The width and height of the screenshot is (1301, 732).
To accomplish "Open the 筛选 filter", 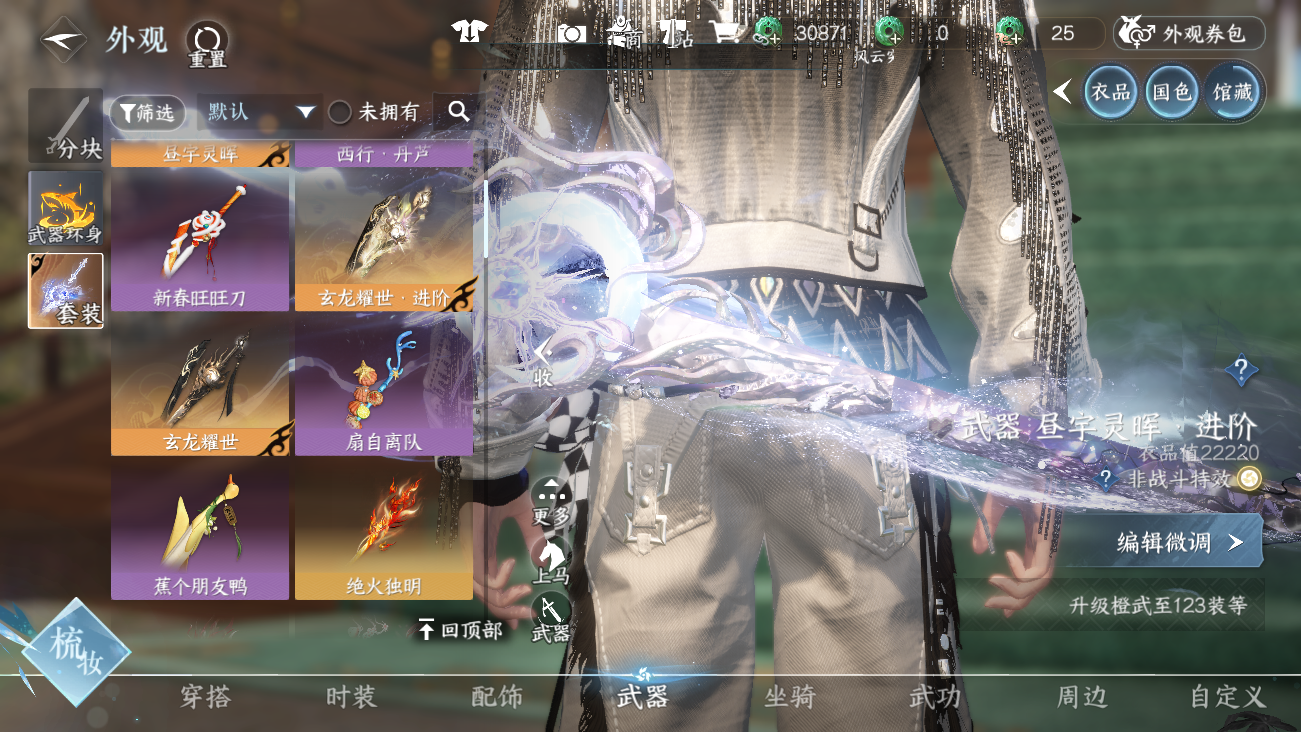I will (148, 113).
